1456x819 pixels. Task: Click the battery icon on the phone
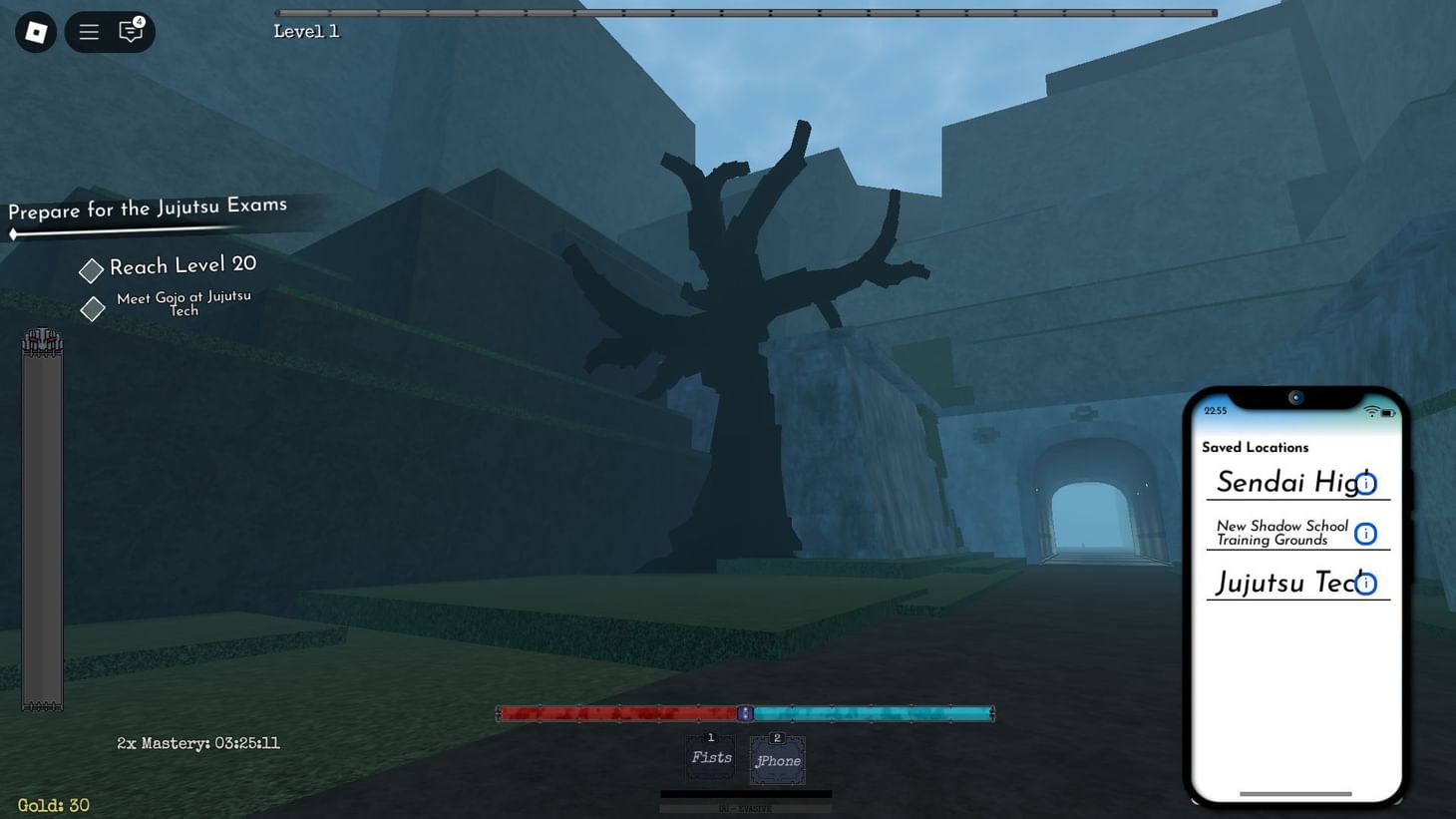click(x=1388, y=410)
